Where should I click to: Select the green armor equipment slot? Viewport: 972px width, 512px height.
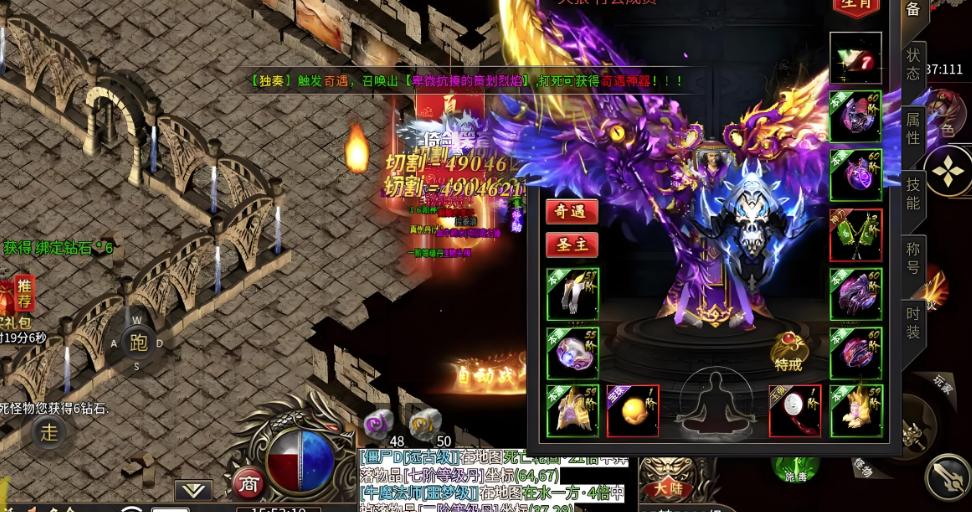pos(856,235)
